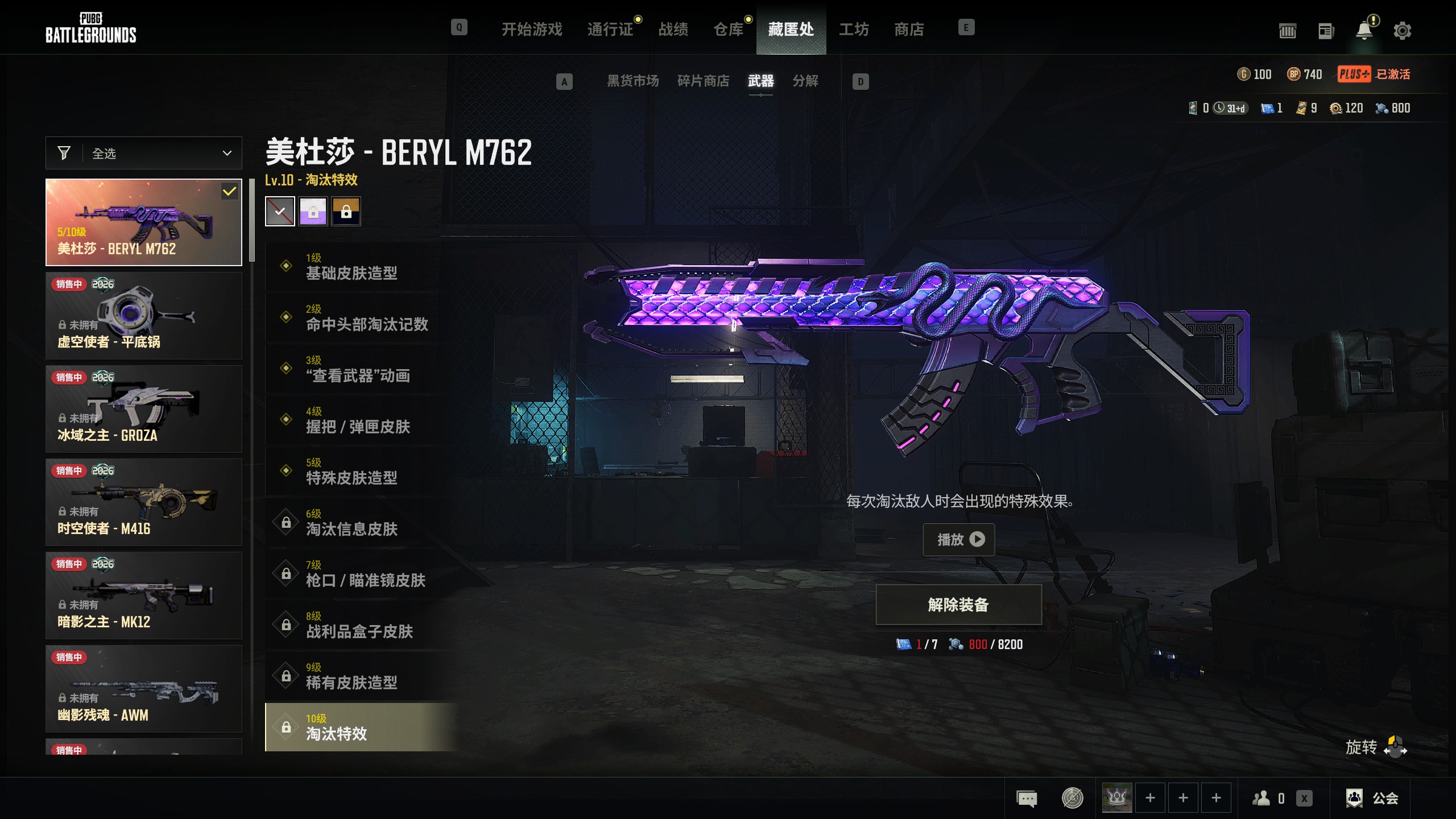Play the elimination effect preview
The image size is (1456, 819).
[x=958, y=539]
